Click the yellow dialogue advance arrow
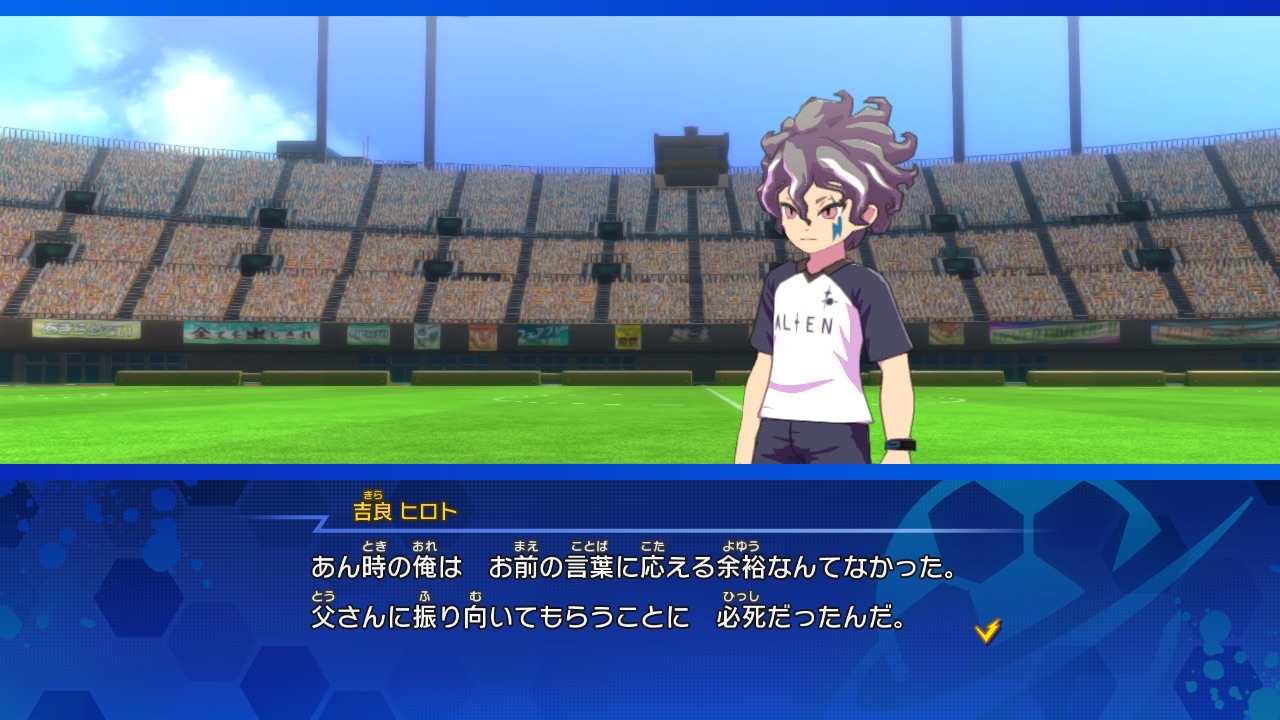 click(987, 630)
